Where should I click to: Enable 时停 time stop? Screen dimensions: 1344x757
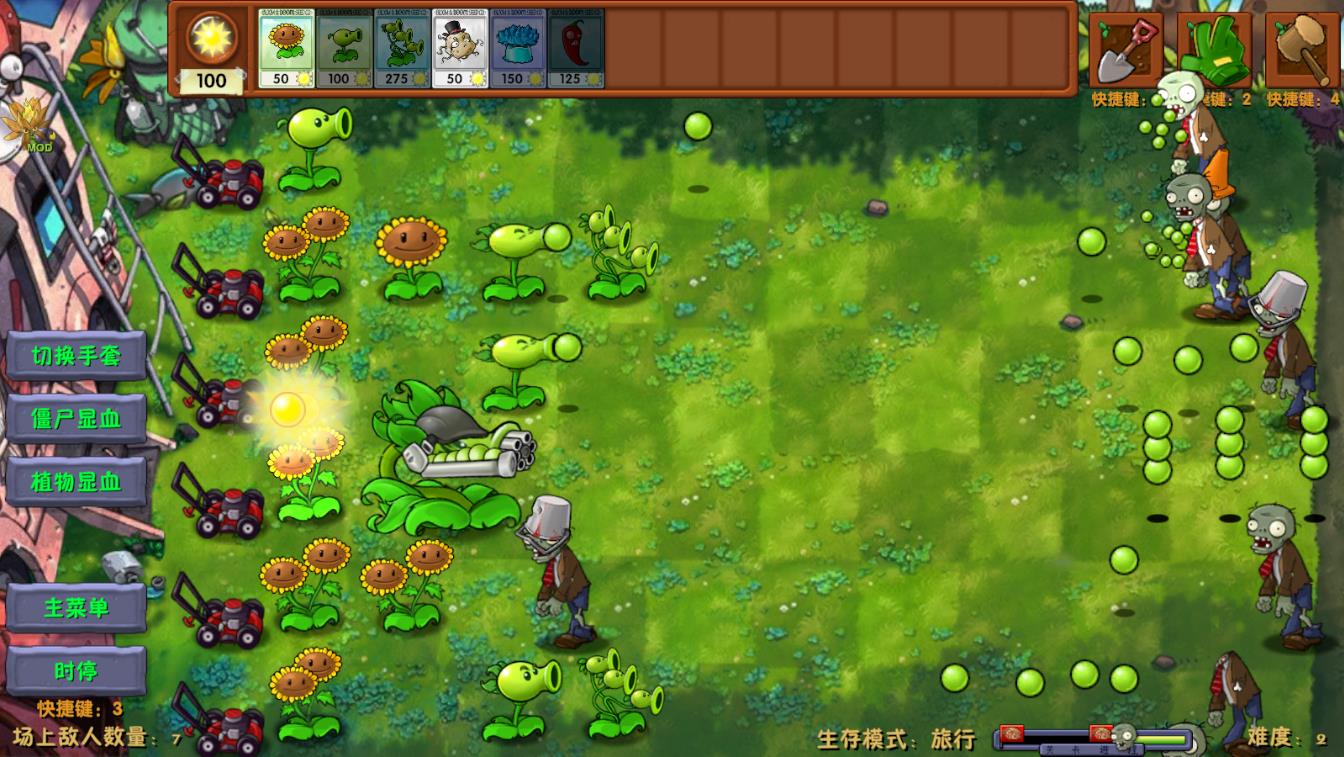[x=75, y=670]
